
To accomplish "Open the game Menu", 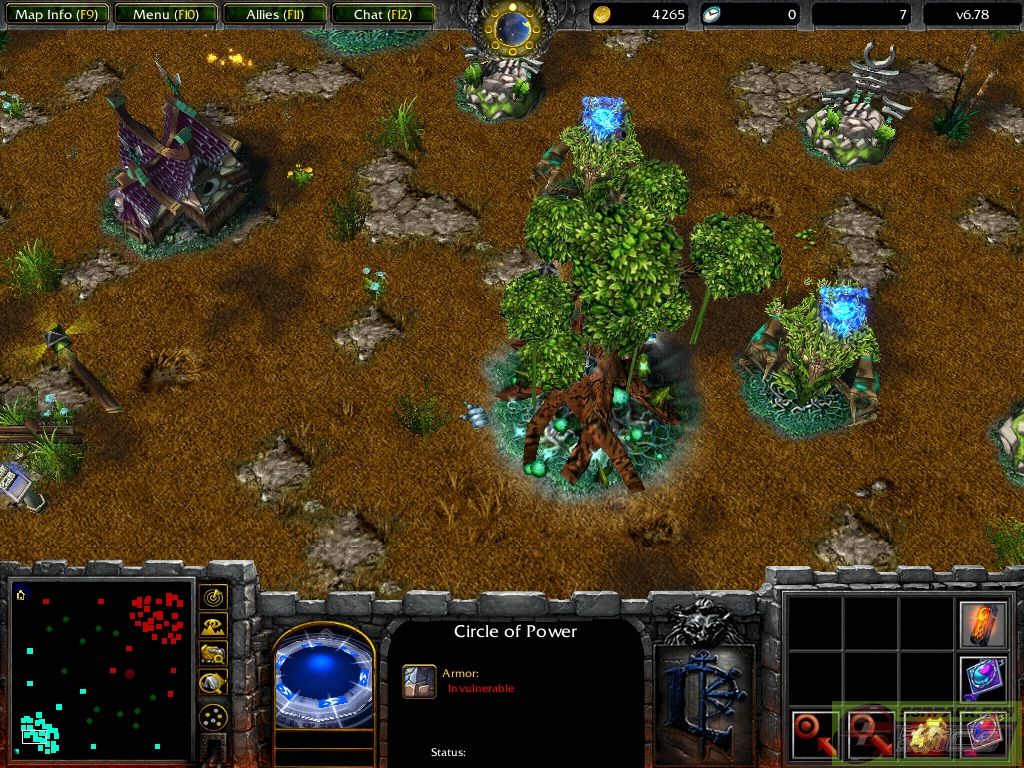I will (x=163, y=14).
